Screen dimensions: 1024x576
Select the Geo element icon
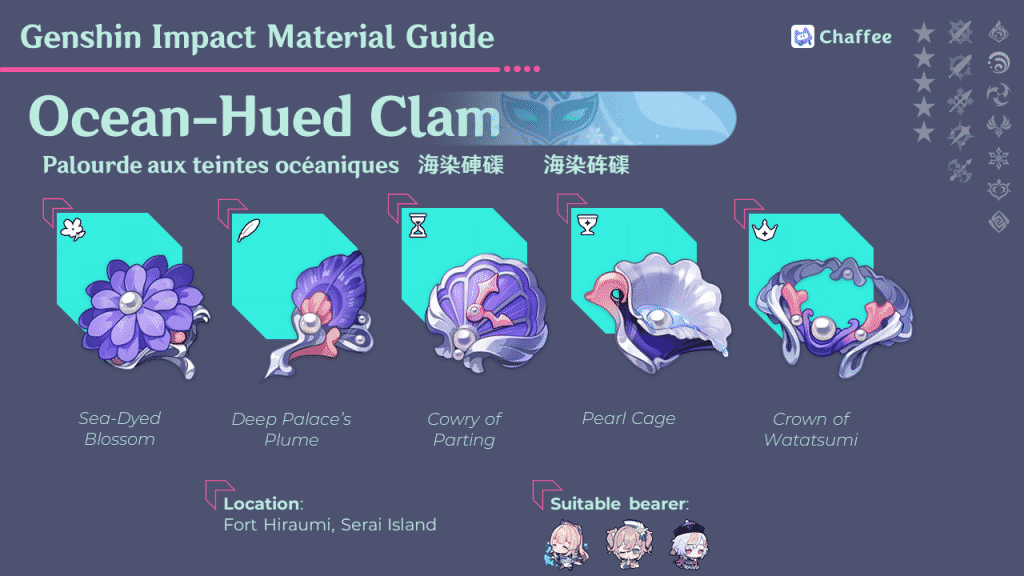998,221
